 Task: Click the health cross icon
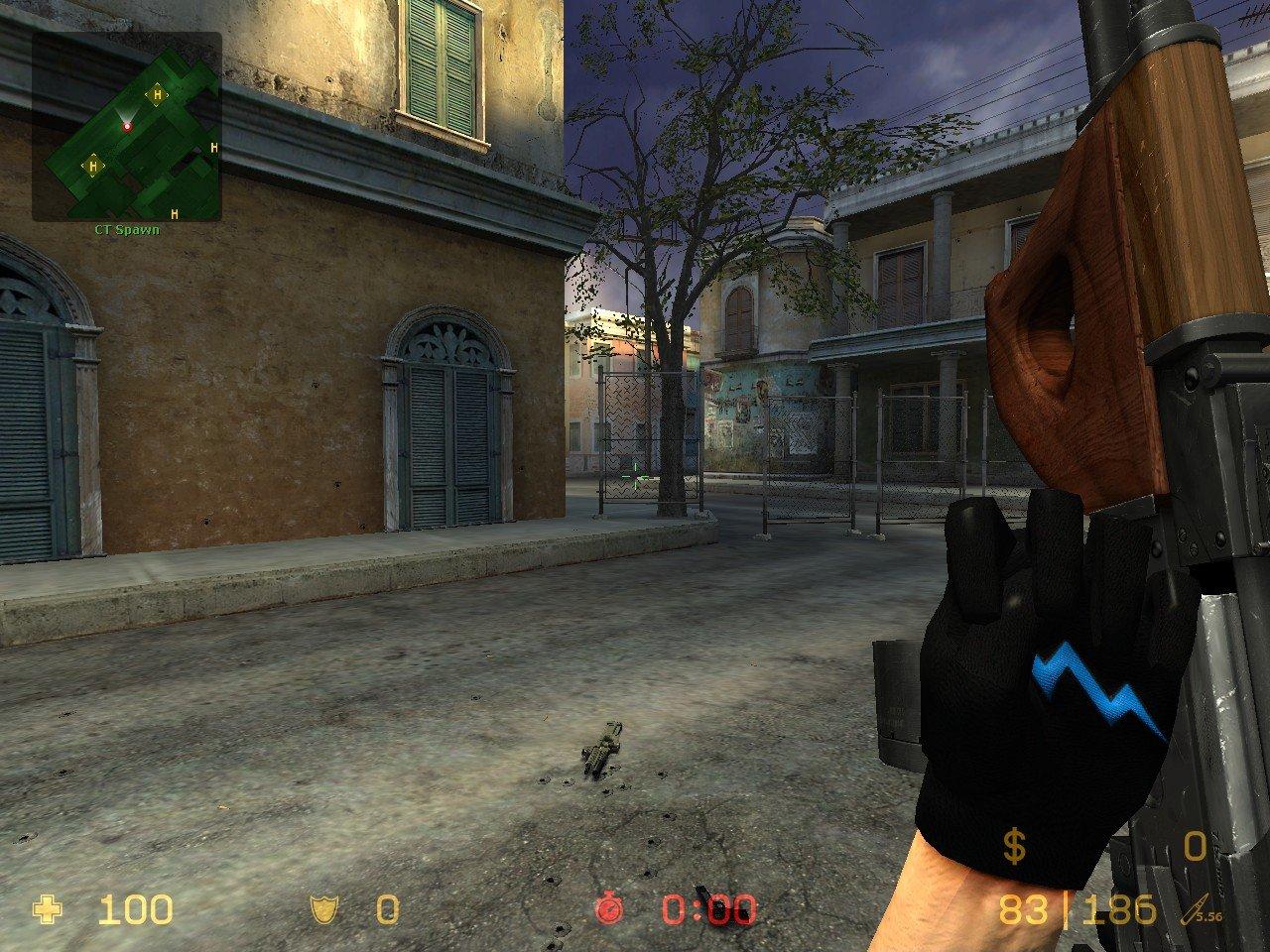click(46, 908)
